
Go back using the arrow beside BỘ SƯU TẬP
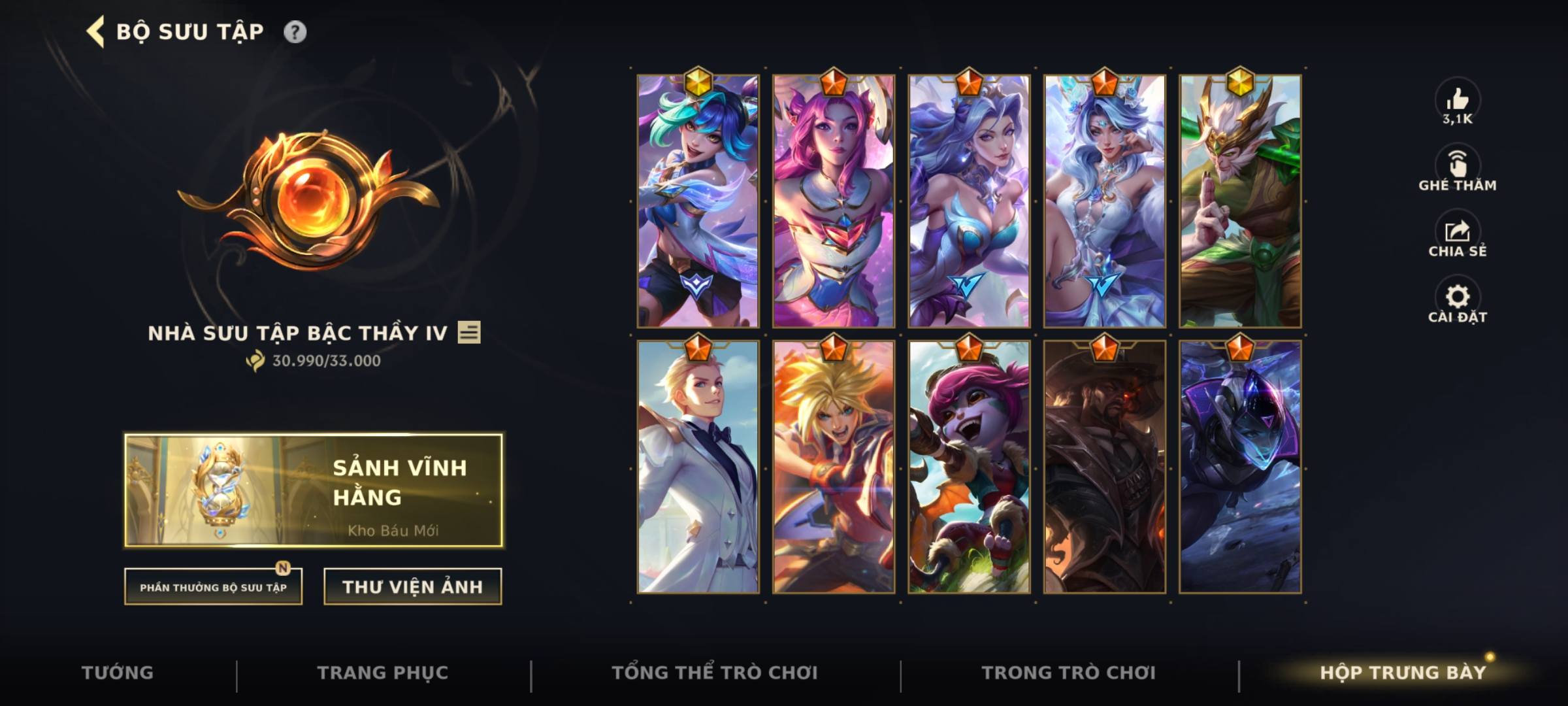pyautogui.click(x=95, y=29)
